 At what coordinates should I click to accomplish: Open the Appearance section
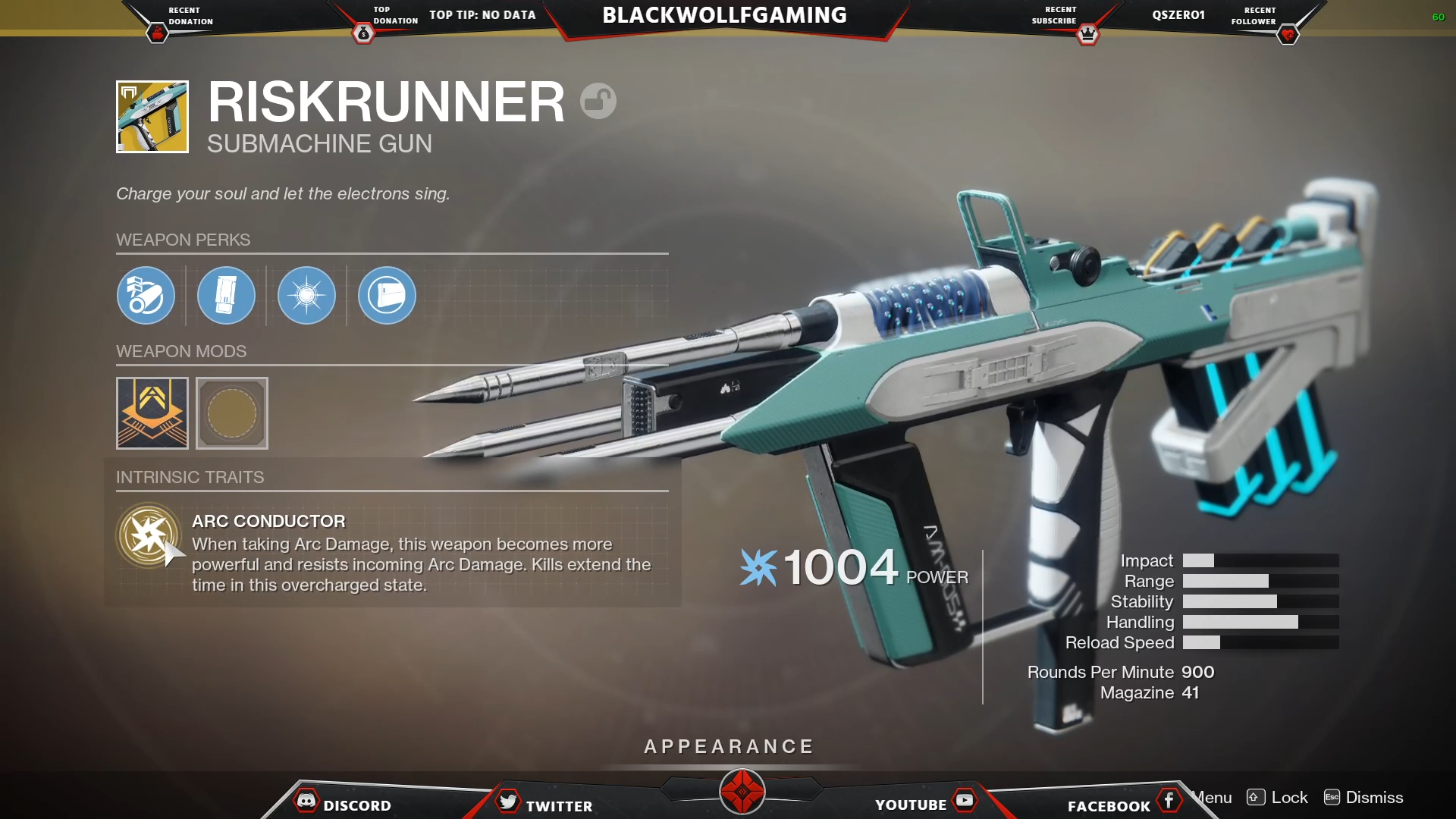[728, 747]
